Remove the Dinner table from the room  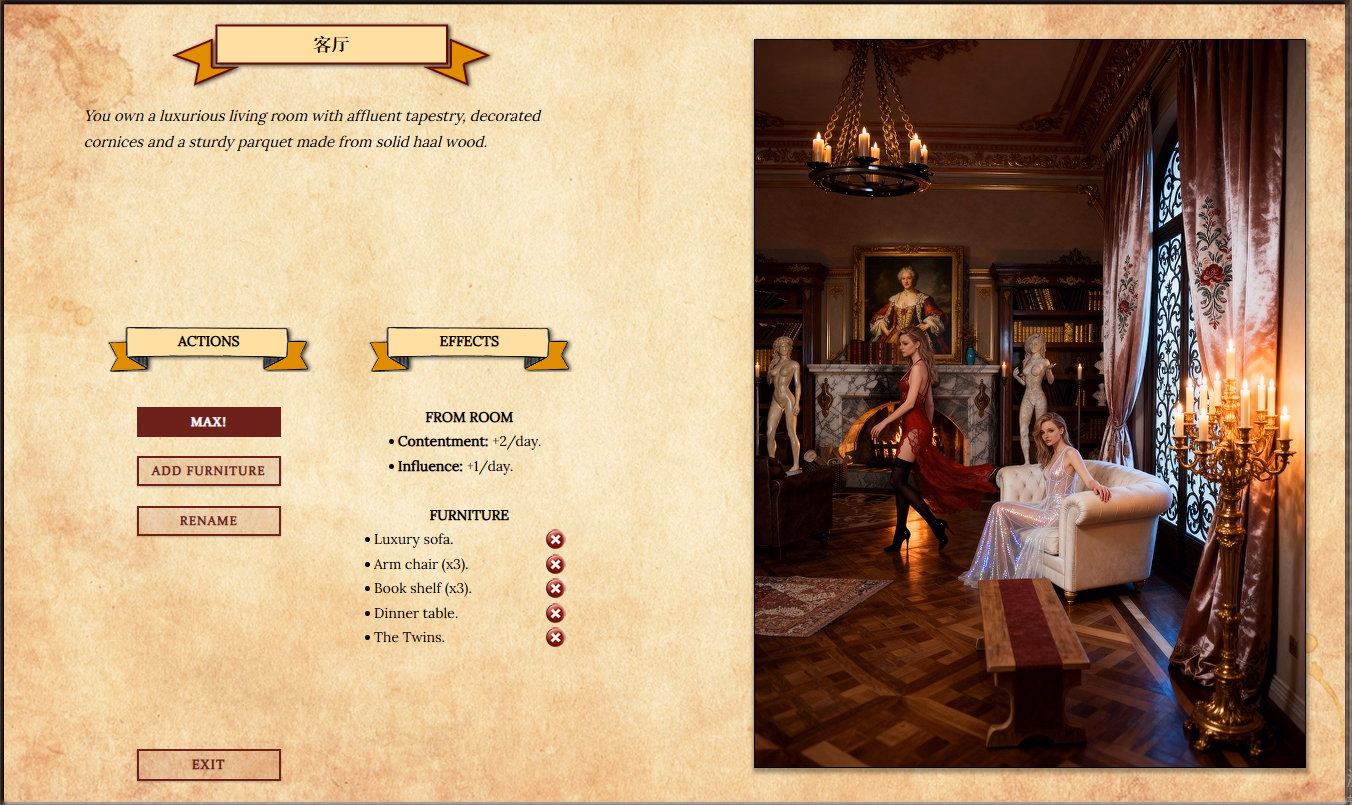(x=555, y=614)
